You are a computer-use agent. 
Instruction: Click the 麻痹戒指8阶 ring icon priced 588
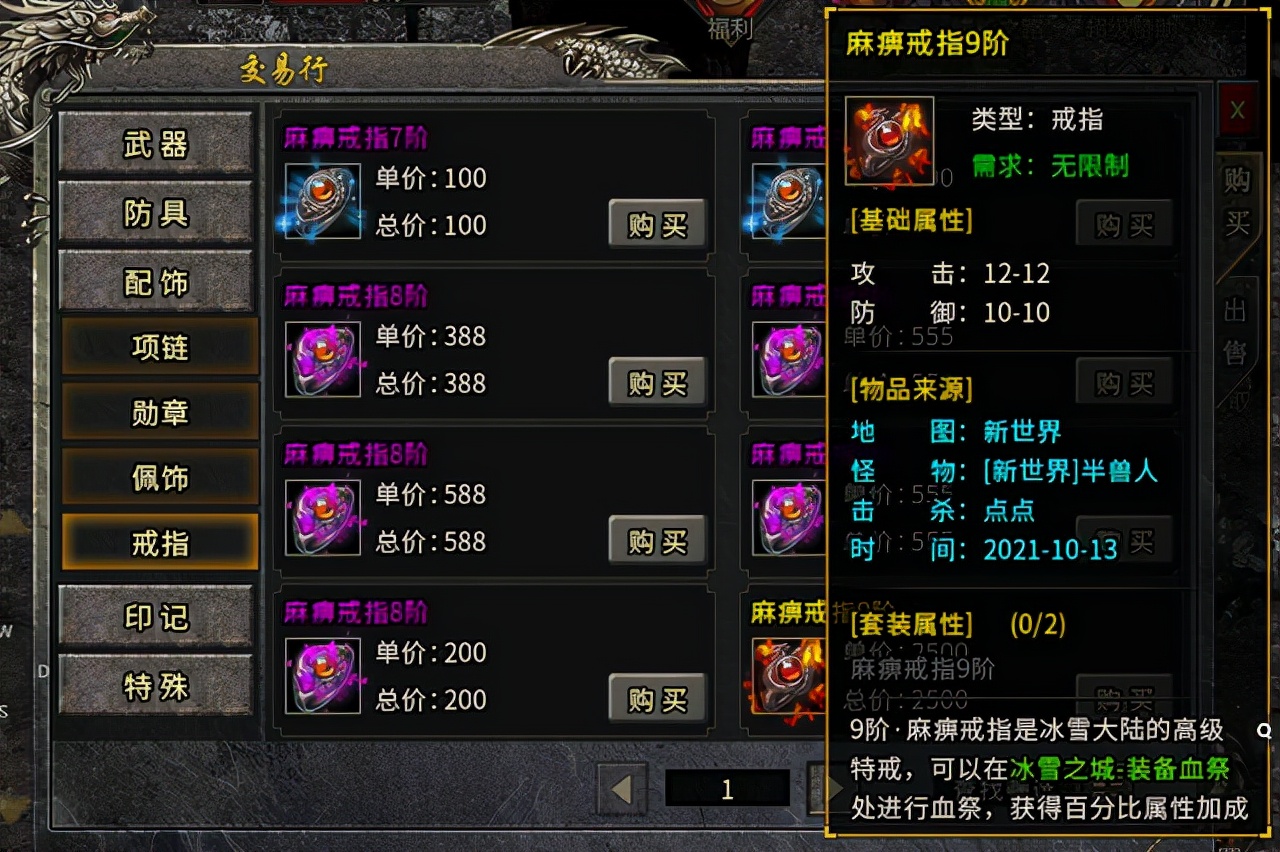322,516
